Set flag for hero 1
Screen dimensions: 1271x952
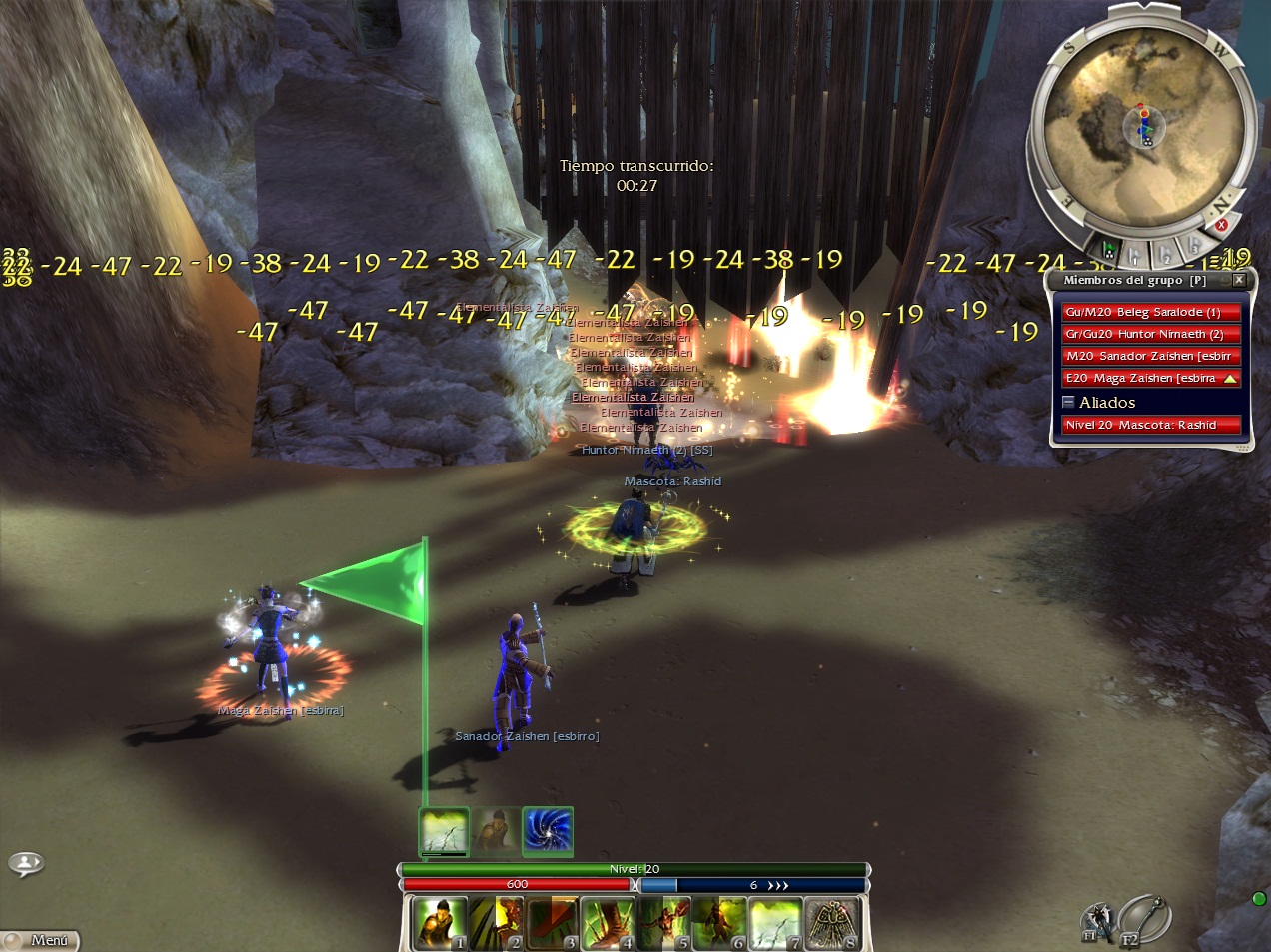click(1136, 255)
